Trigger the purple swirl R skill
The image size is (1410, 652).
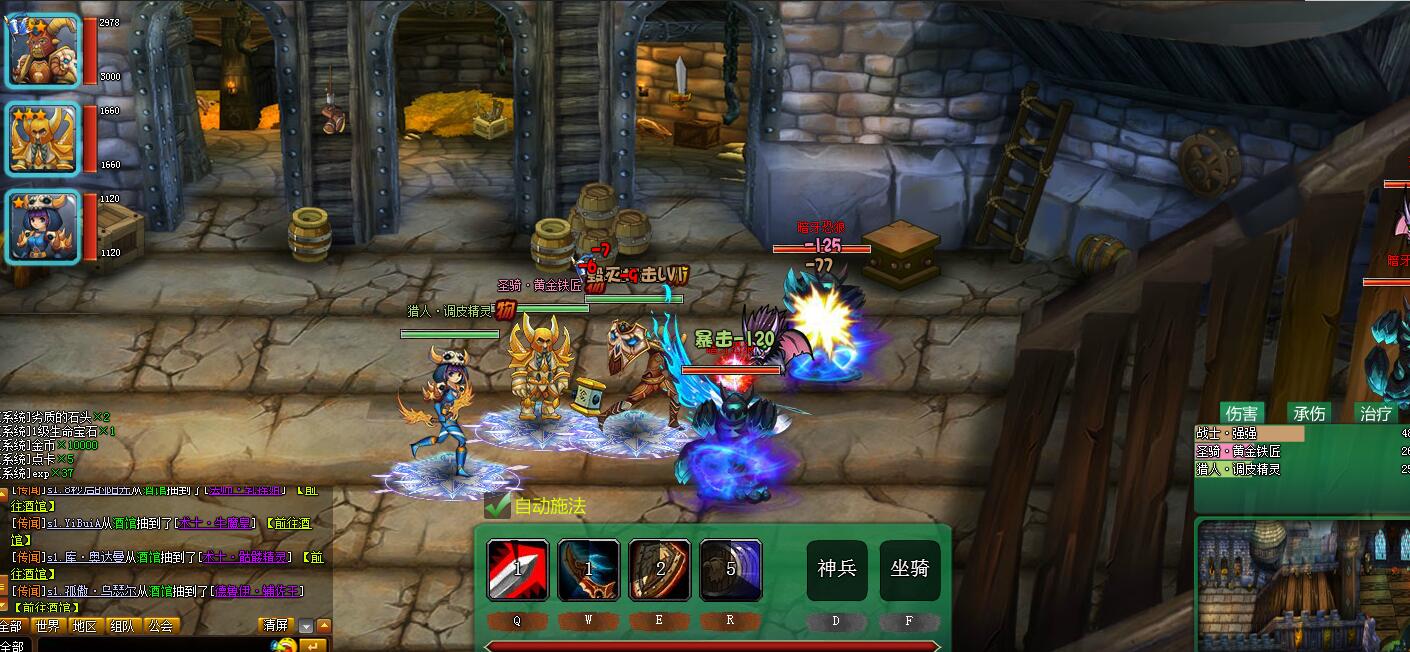point(731,570)
